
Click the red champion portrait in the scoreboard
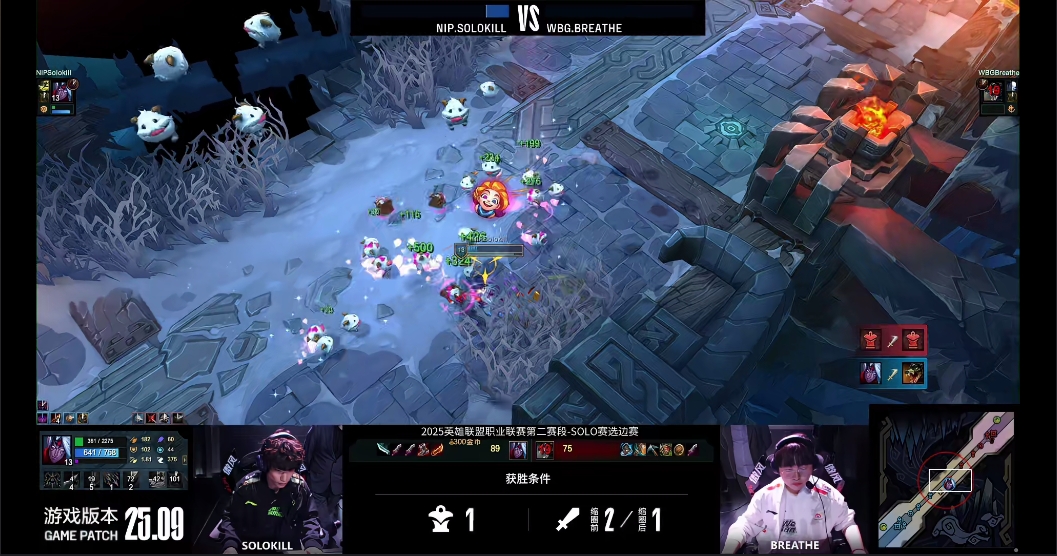pyautogui.click(x=544, y=450)
